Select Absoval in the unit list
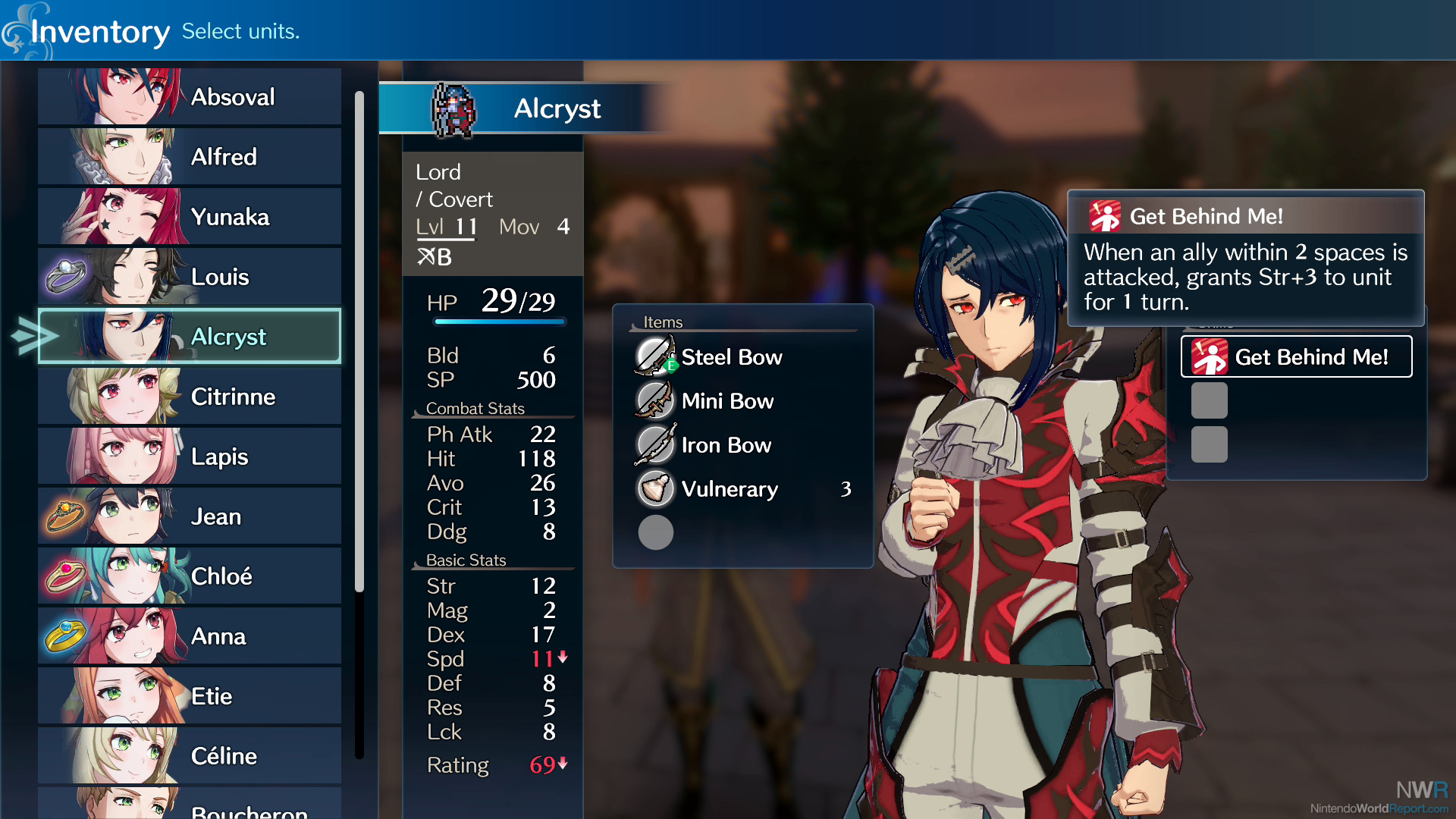 (190, 97)
